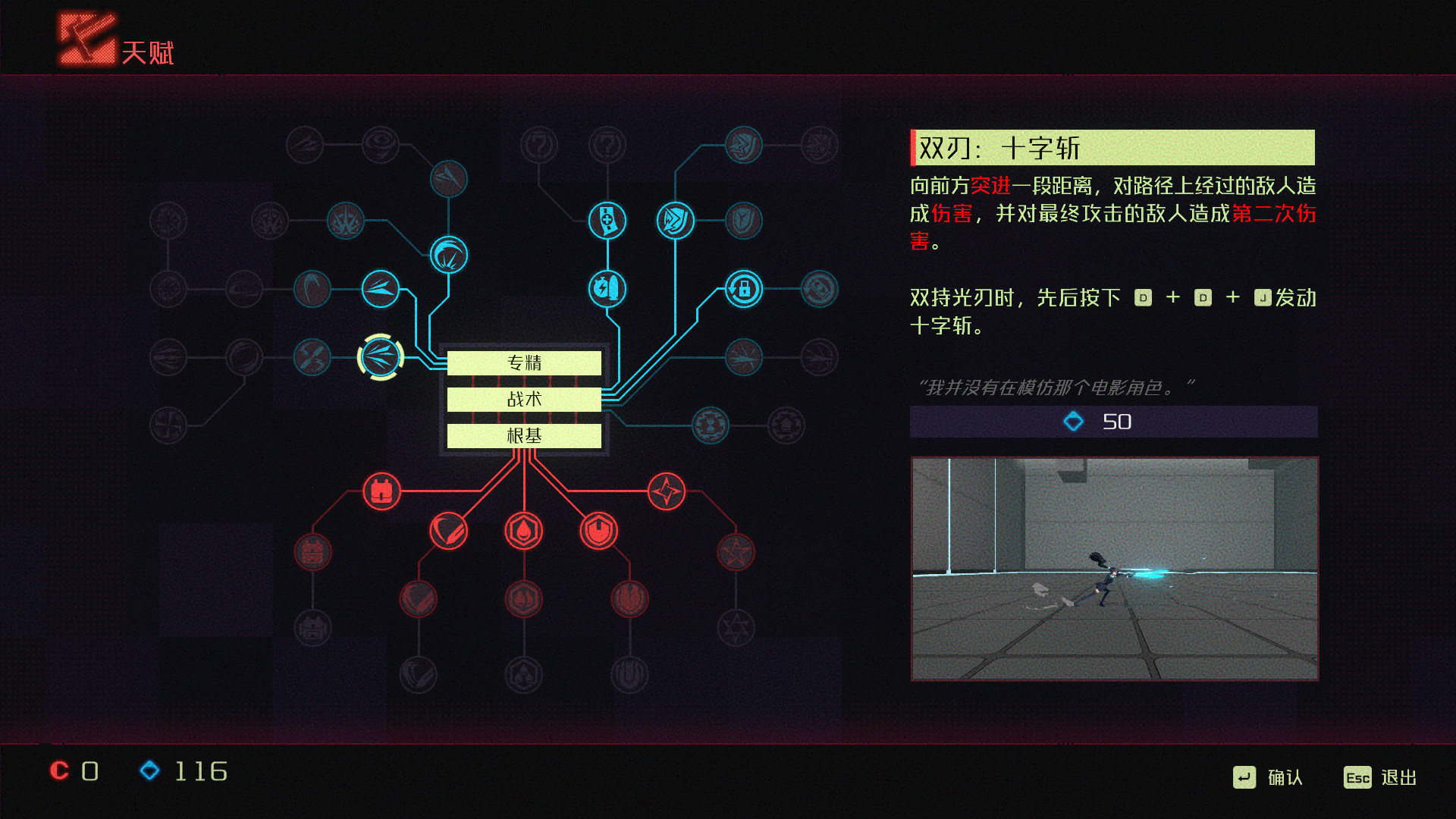
Task: Click the red backpack skill node
Action: (x=382, y=491)
